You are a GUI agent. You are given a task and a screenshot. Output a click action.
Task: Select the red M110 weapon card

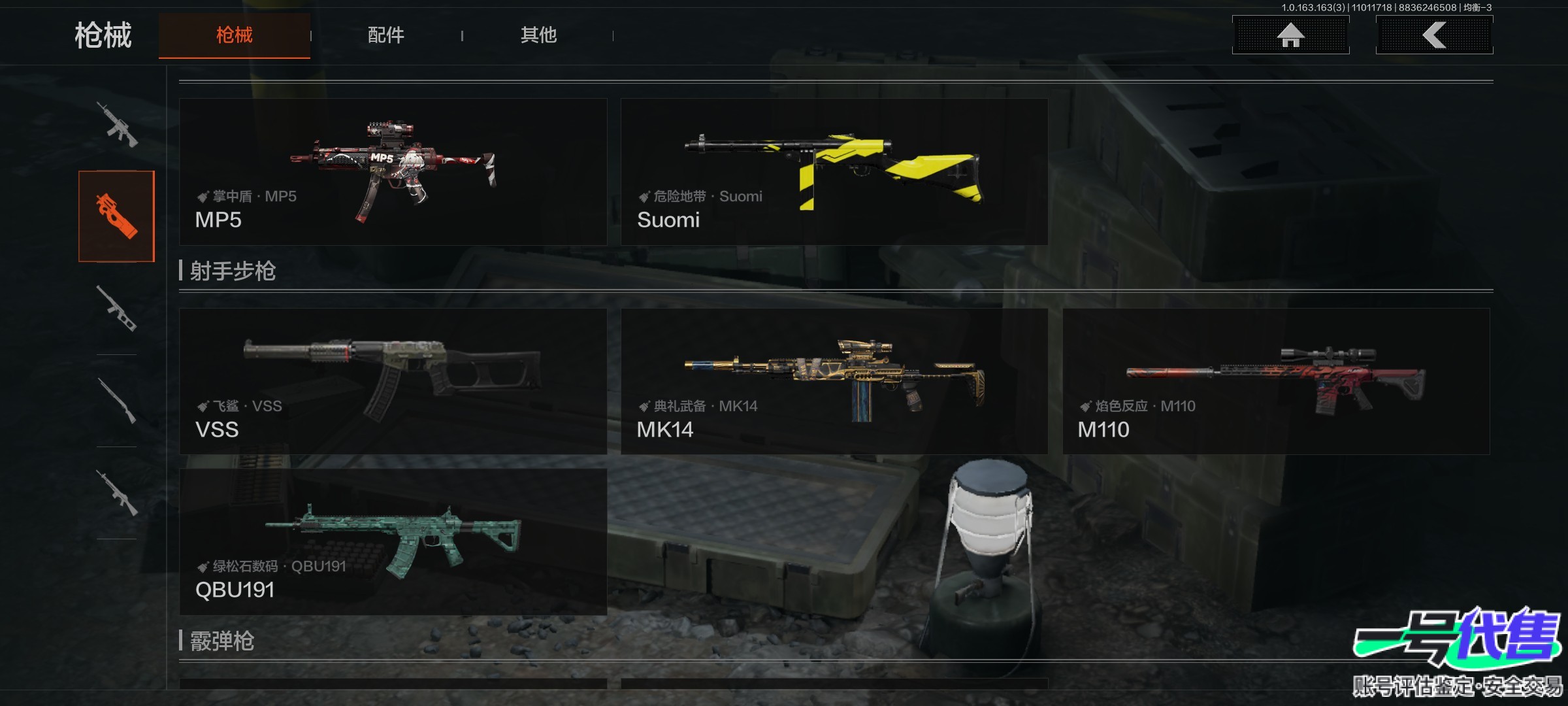click(x=1276, y=381)
